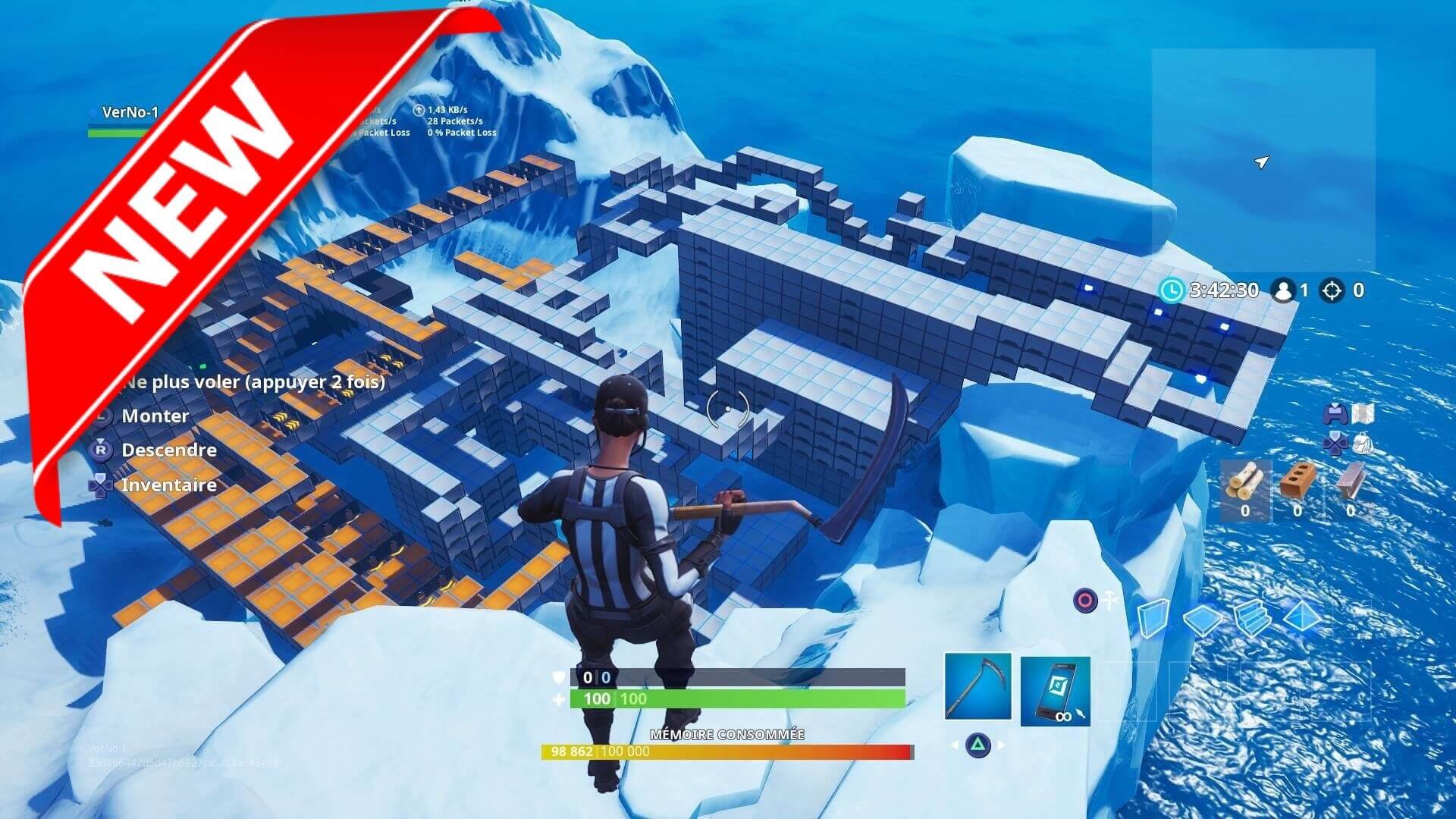This screenshot has width=1456, height=819.
Task: Click the circle reset button above the hotbar
Action: (1085, 601)
